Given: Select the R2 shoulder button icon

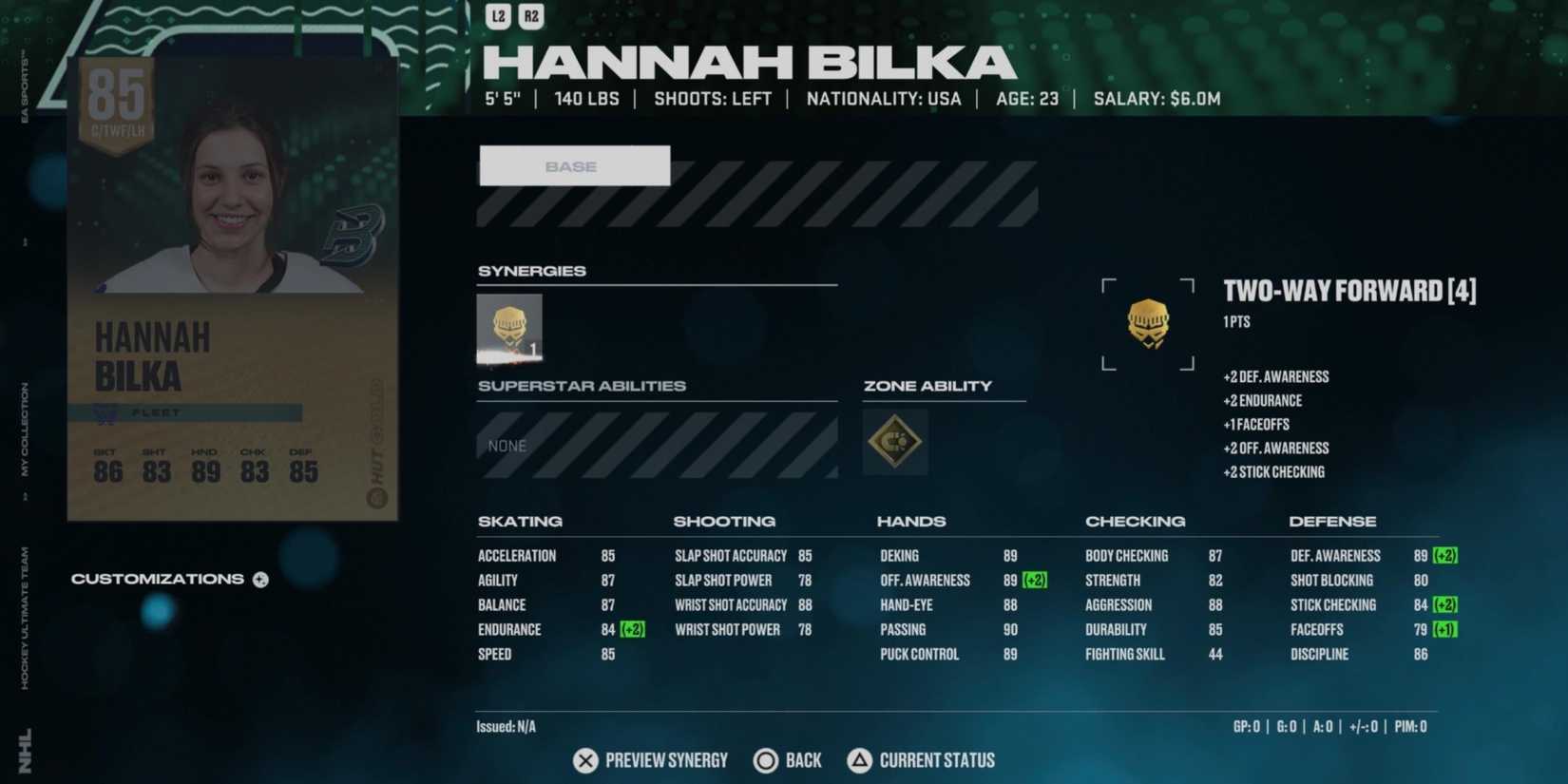Looking at the screenshot, I should tap(531, 16).
